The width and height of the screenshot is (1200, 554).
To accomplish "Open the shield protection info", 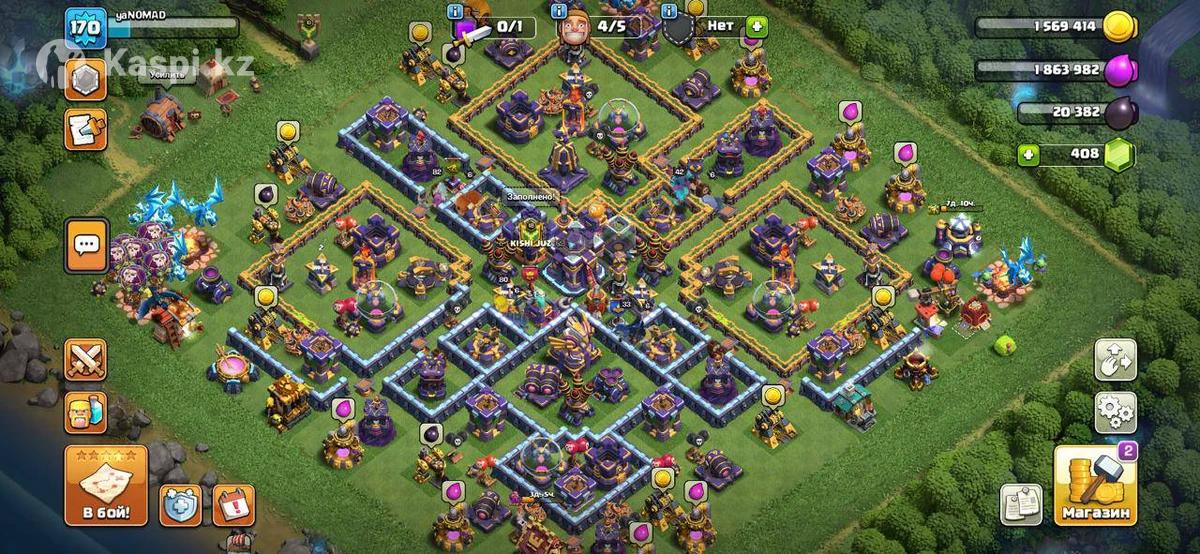I will point(181,505).
